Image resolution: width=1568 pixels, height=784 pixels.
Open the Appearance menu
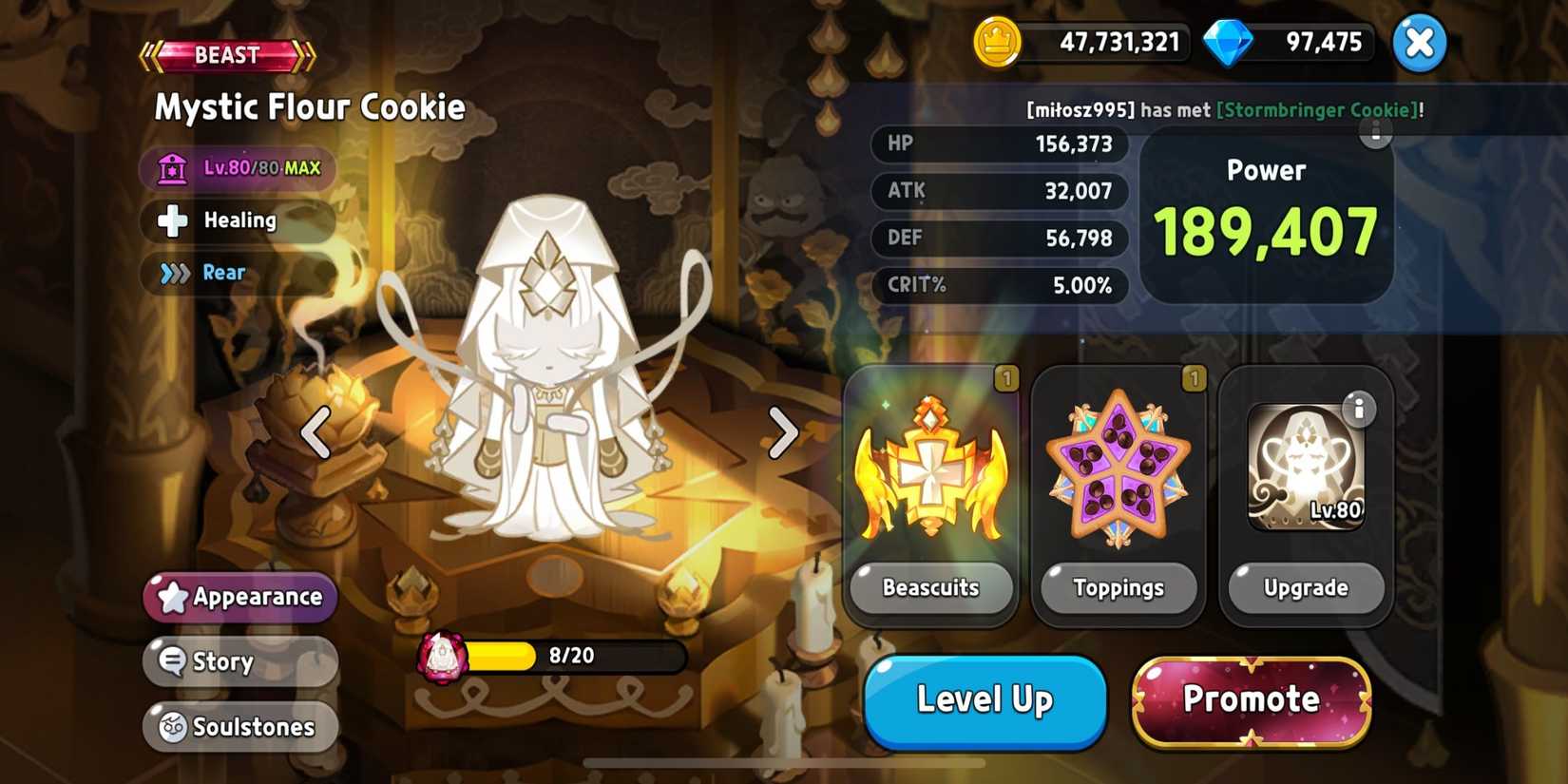coord(239,597)
